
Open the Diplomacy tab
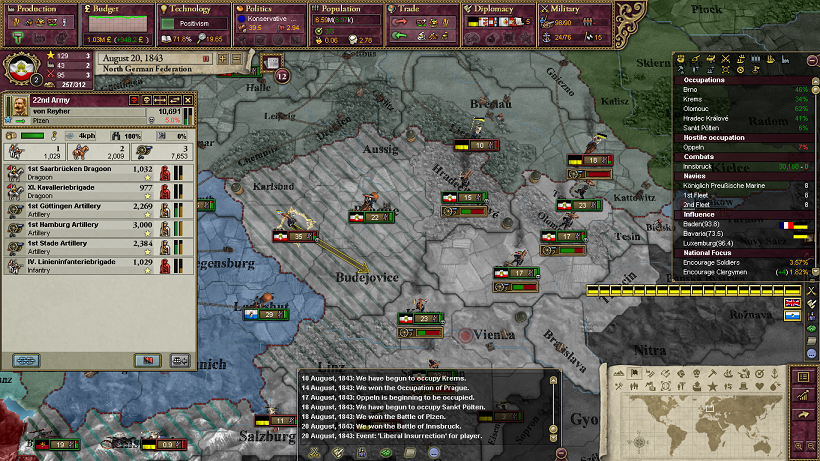pos(498,9)
